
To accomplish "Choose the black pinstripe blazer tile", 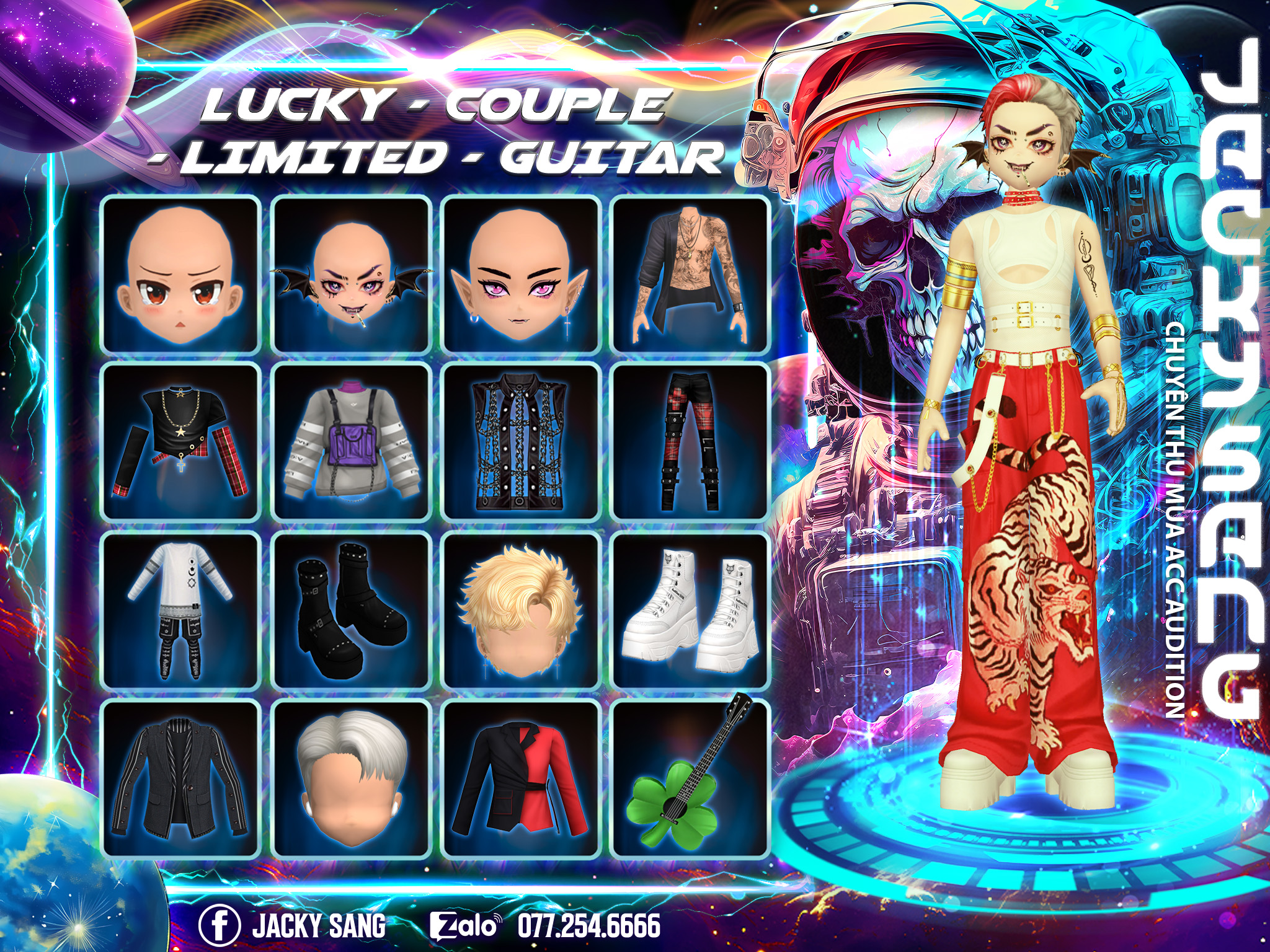I will tap(180, 778).
